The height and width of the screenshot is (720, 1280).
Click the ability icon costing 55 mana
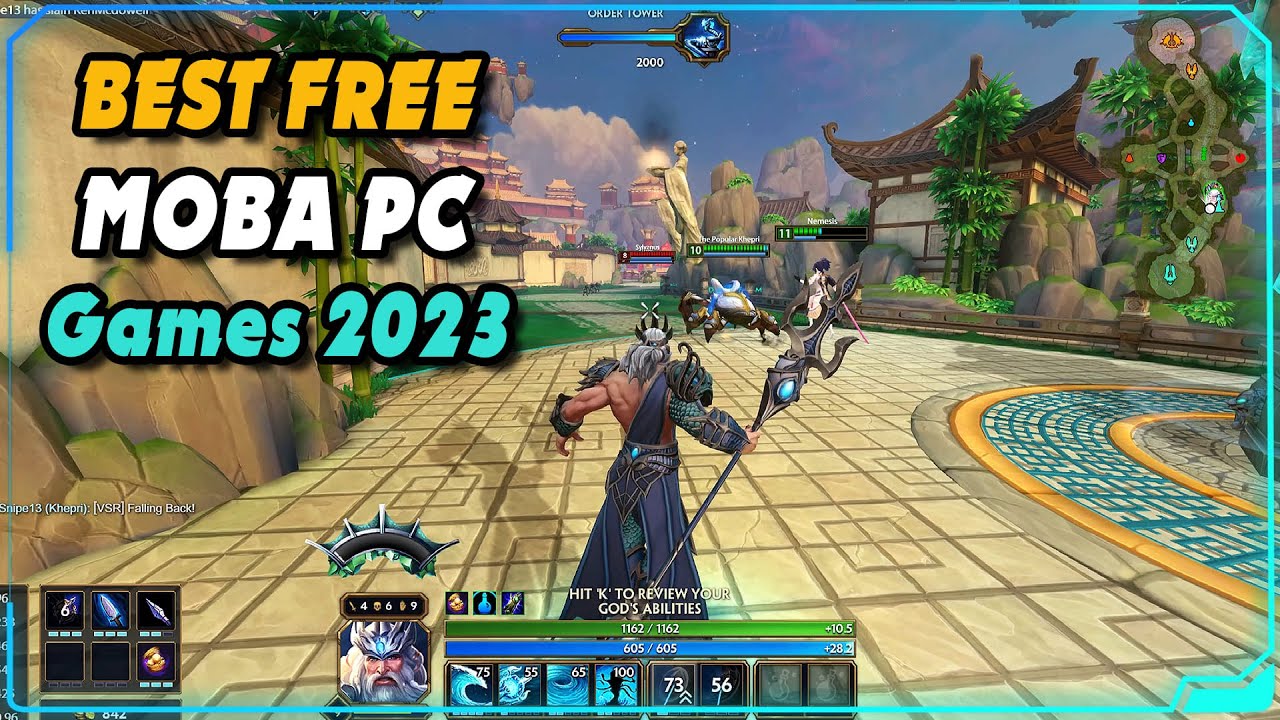pos(517,685)
